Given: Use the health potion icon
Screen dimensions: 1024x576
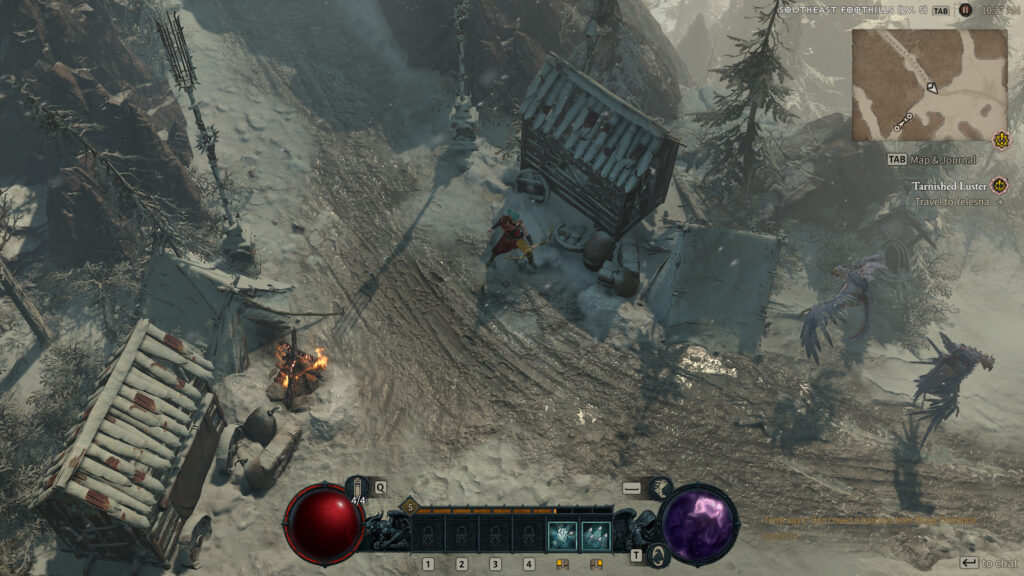Looking at the screenshot, I should [359, 488].
